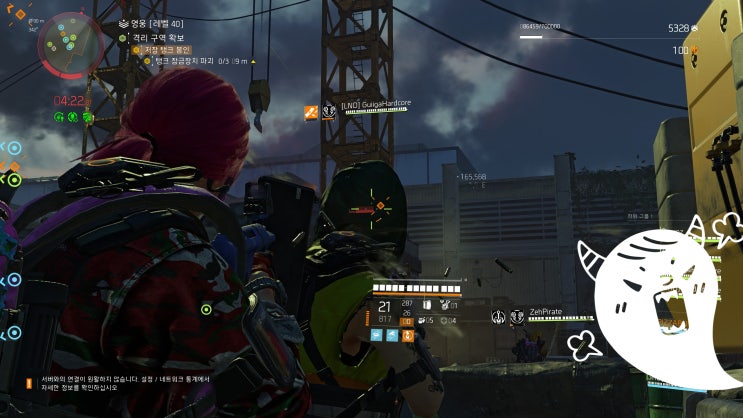
Task: Select GuigaHardcore's teammate nameplate
Action: point(376,104)
